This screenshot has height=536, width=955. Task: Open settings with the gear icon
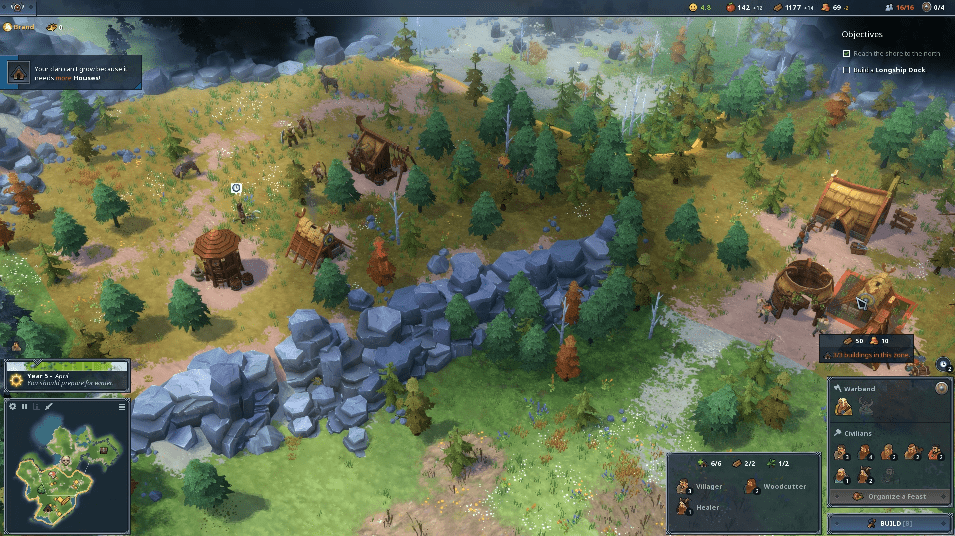[12, 407]
